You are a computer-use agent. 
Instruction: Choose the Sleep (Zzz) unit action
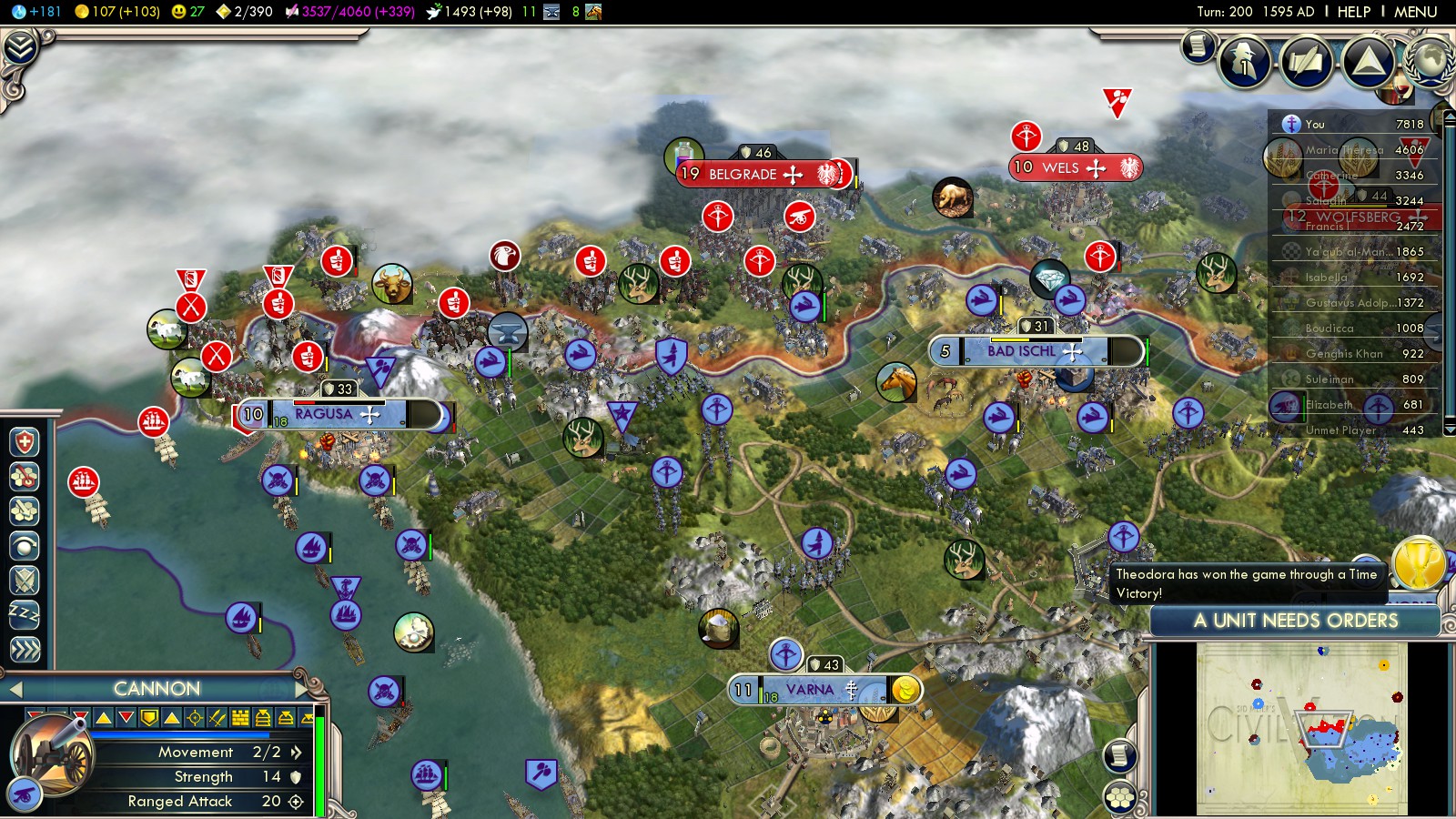coord(25,615)
